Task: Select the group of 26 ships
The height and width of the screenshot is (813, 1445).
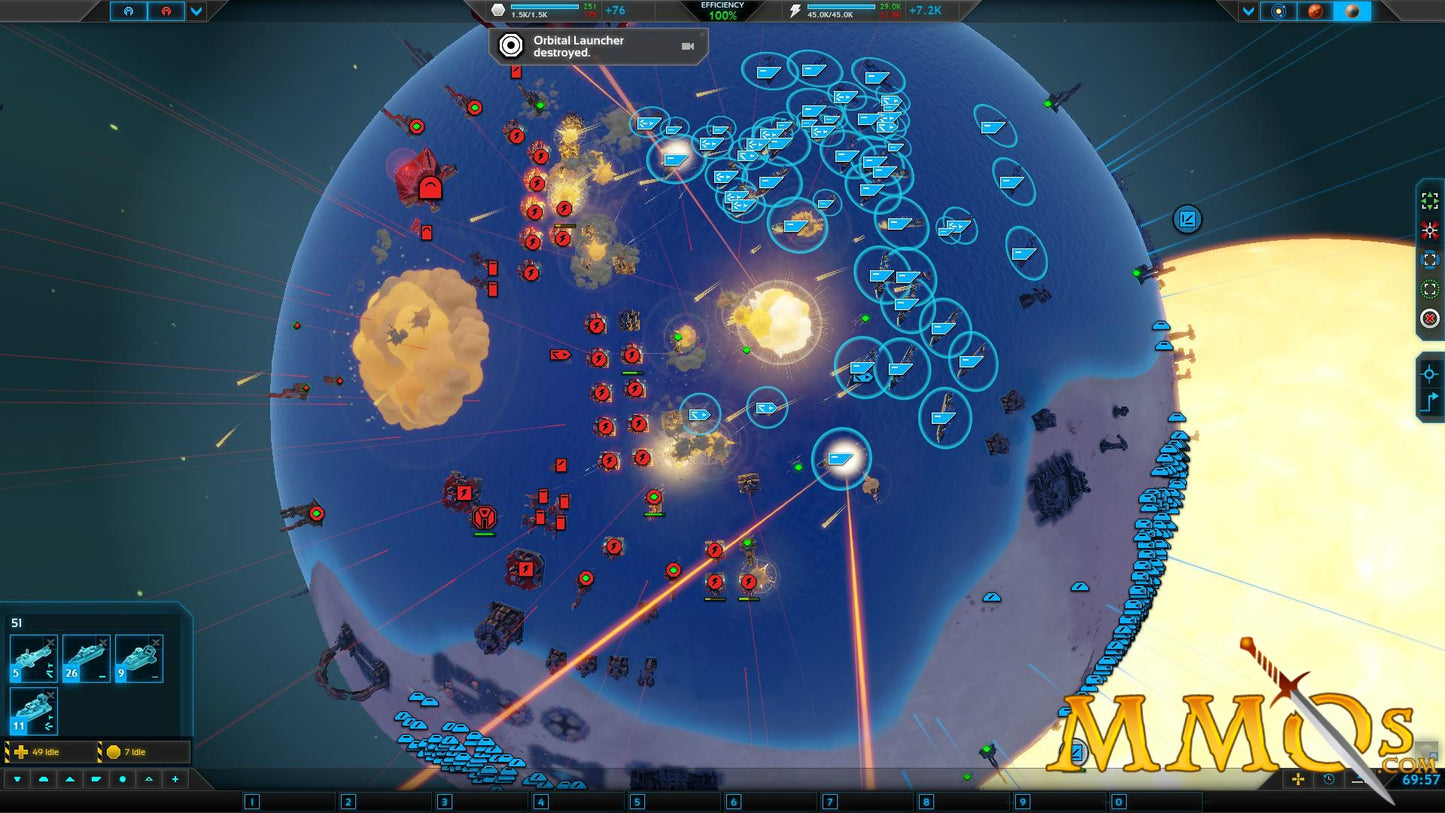Action: coord(86,659)
